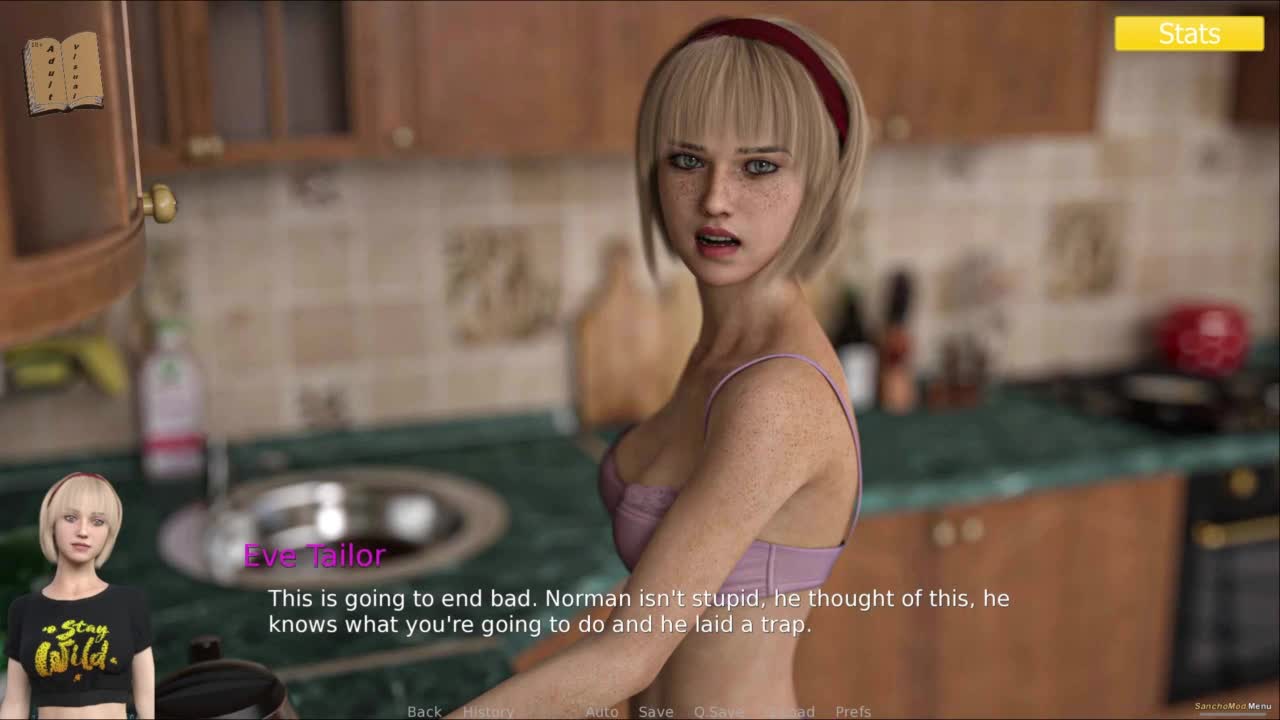Viewport: 1280px width, 720px height.
Task: Go Back to the previous dialogue line
Action: 424,711
